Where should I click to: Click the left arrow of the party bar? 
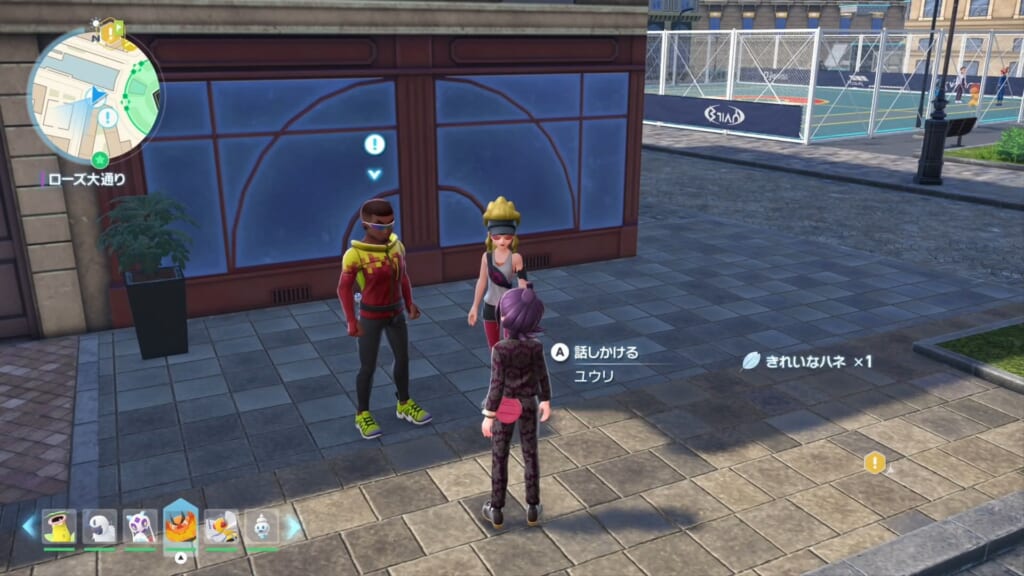pyautogui.click(x=28, y=527)
